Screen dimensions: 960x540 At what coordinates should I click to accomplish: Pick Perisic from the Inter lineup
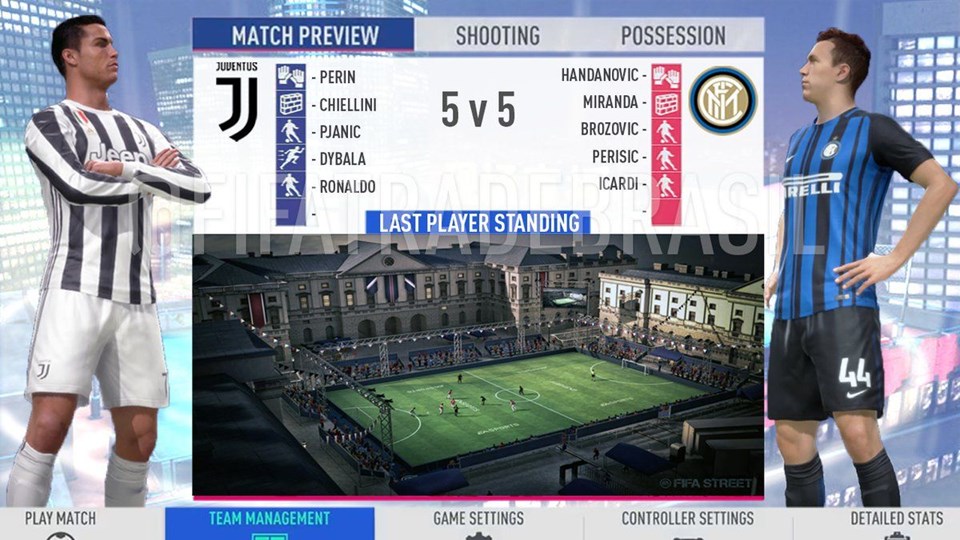(614, 157)
